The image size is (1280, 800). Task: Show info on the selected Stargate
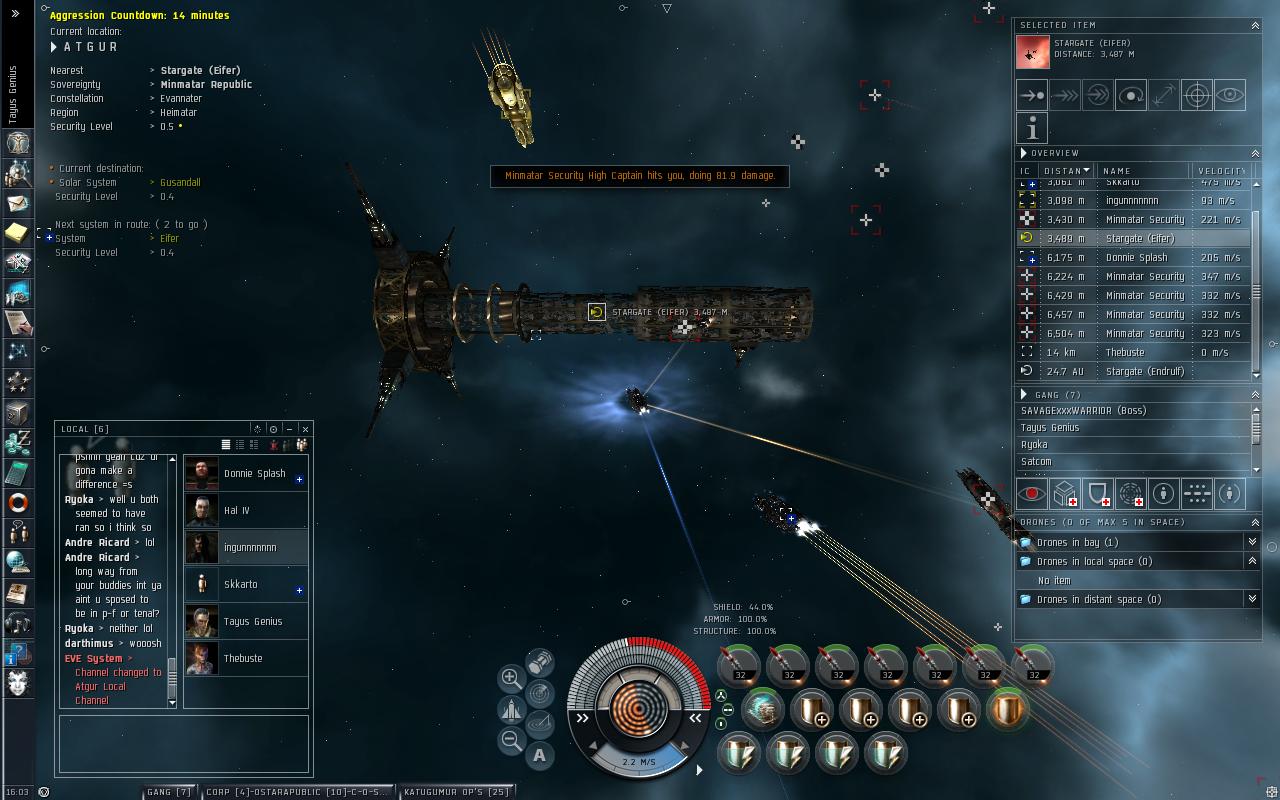[1032, 127]
